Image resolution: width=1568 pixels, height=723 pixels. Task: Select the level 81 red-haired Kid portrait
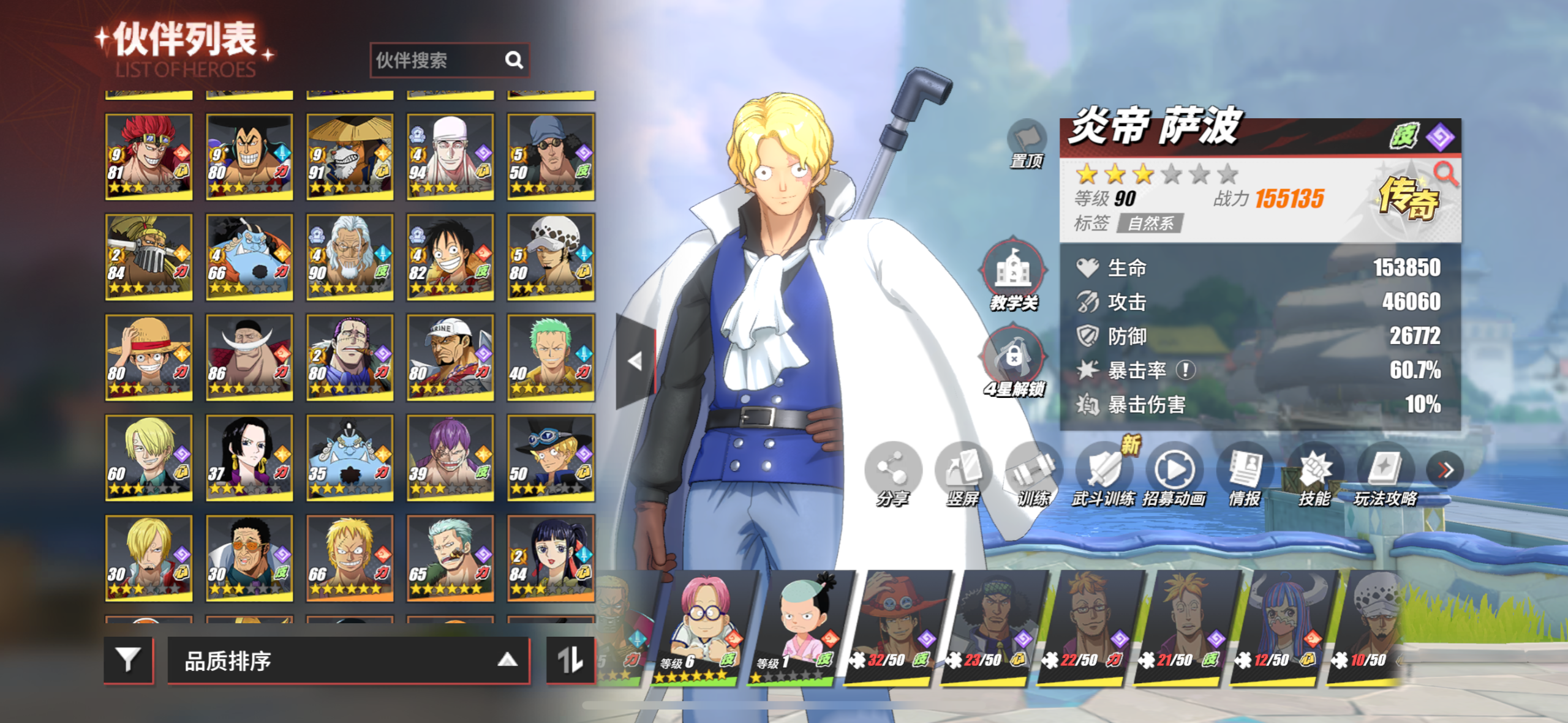click(149, 156)
